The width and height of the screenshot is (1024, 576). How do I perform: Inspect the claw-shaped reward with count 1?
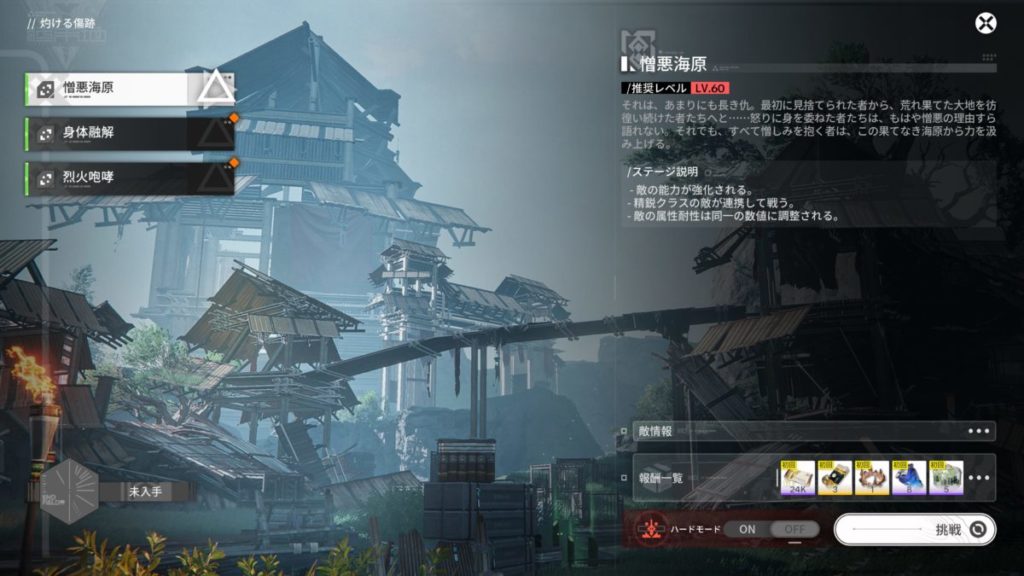click(871, 478)
